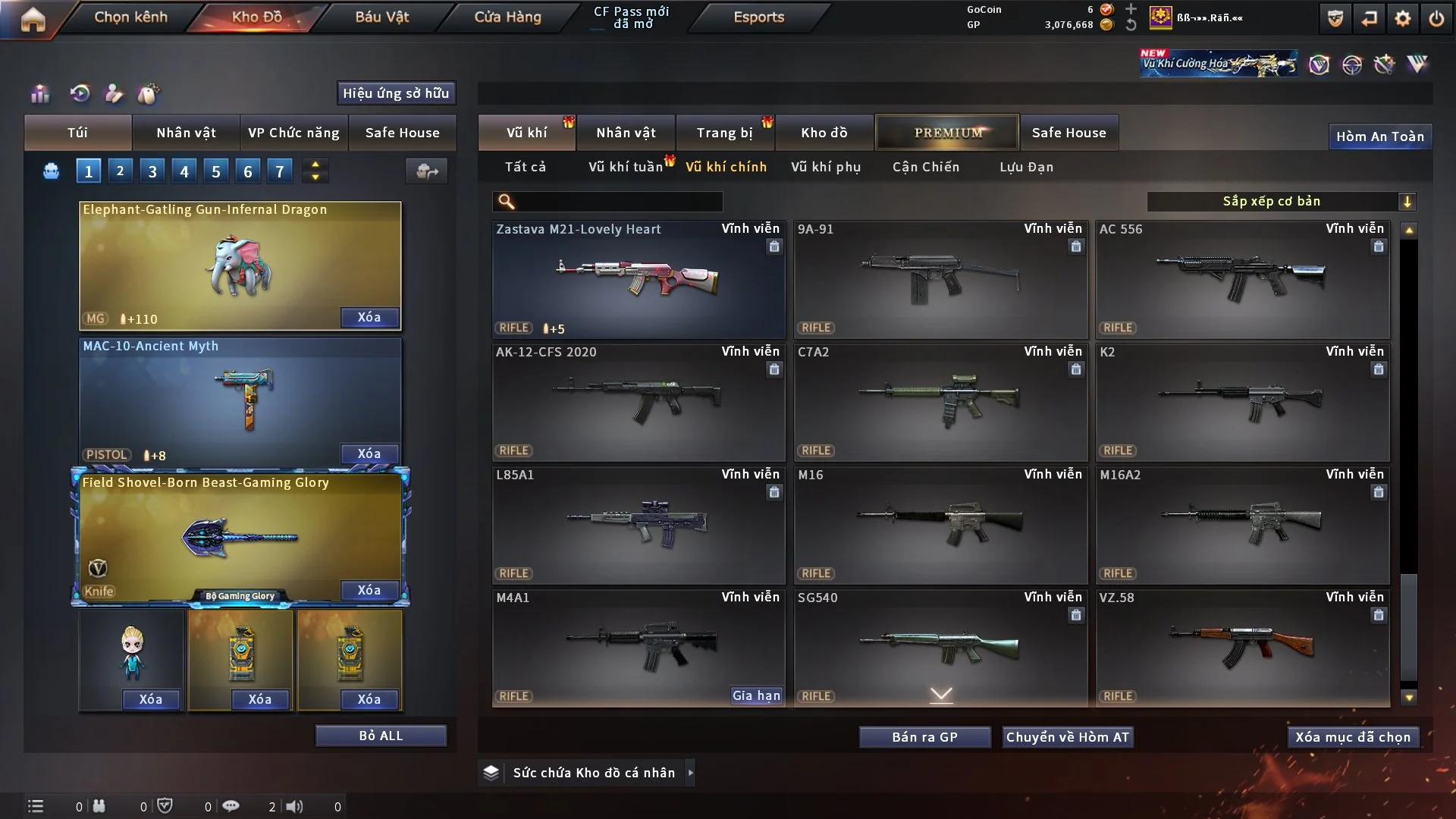The height and width of the screenshot is (819, 1456).
Task: Open the Hòm An Toàn safe box
Action: tap(1379, 136)
